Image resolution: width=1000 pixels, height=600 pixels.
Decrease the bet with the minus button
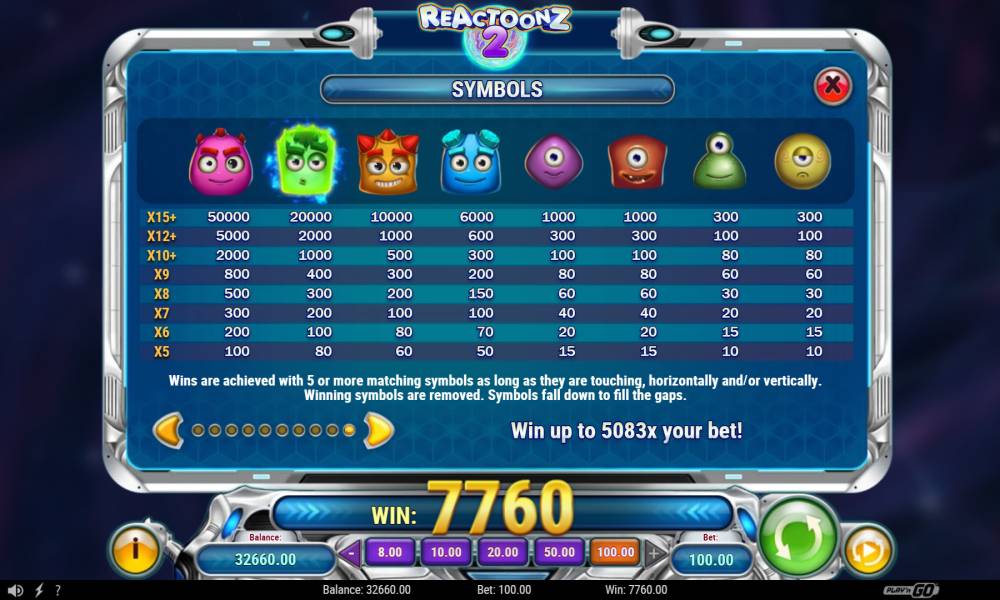click(x=351, y=552)
